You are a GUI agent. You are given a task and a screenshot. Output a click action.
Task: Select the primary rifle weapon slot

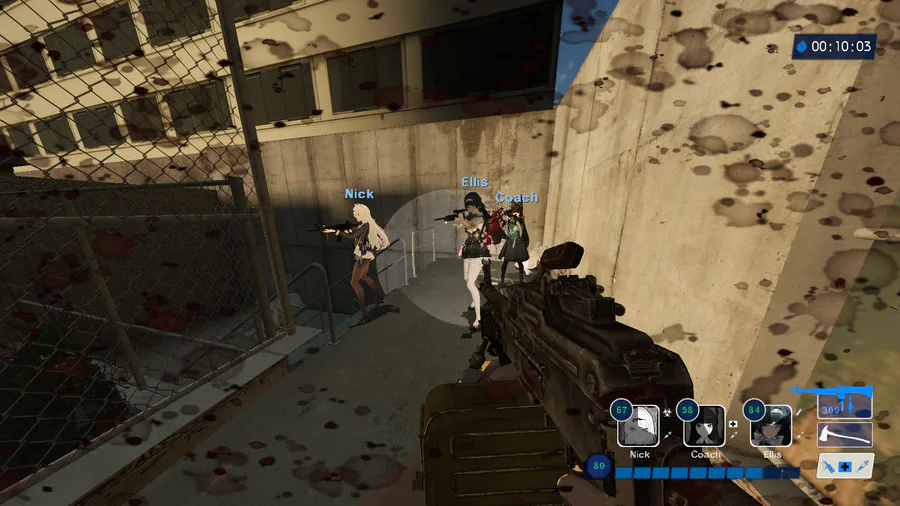(844, 404)
